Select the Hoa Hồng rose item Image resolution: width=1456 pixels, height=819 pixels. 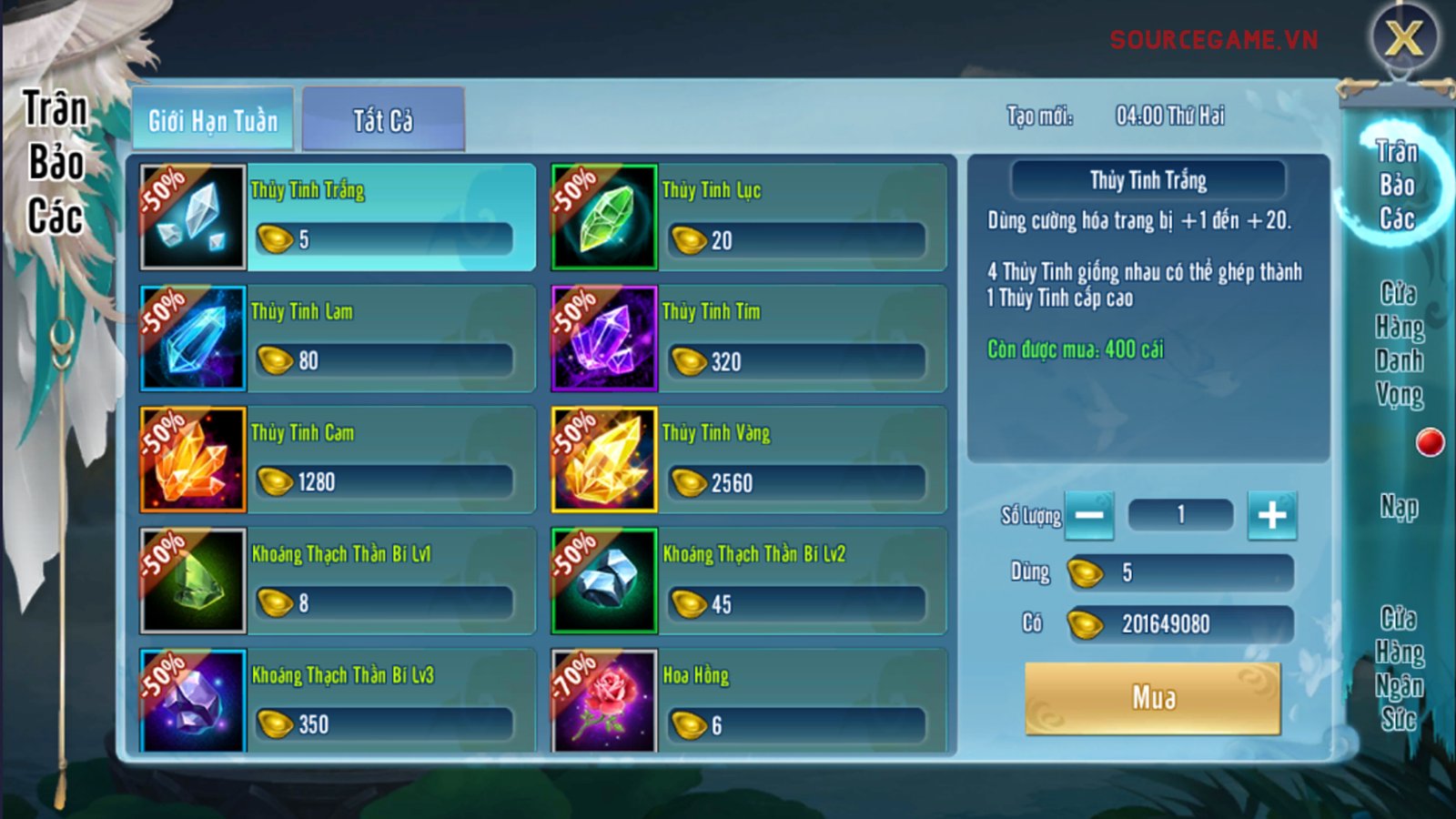748,701
